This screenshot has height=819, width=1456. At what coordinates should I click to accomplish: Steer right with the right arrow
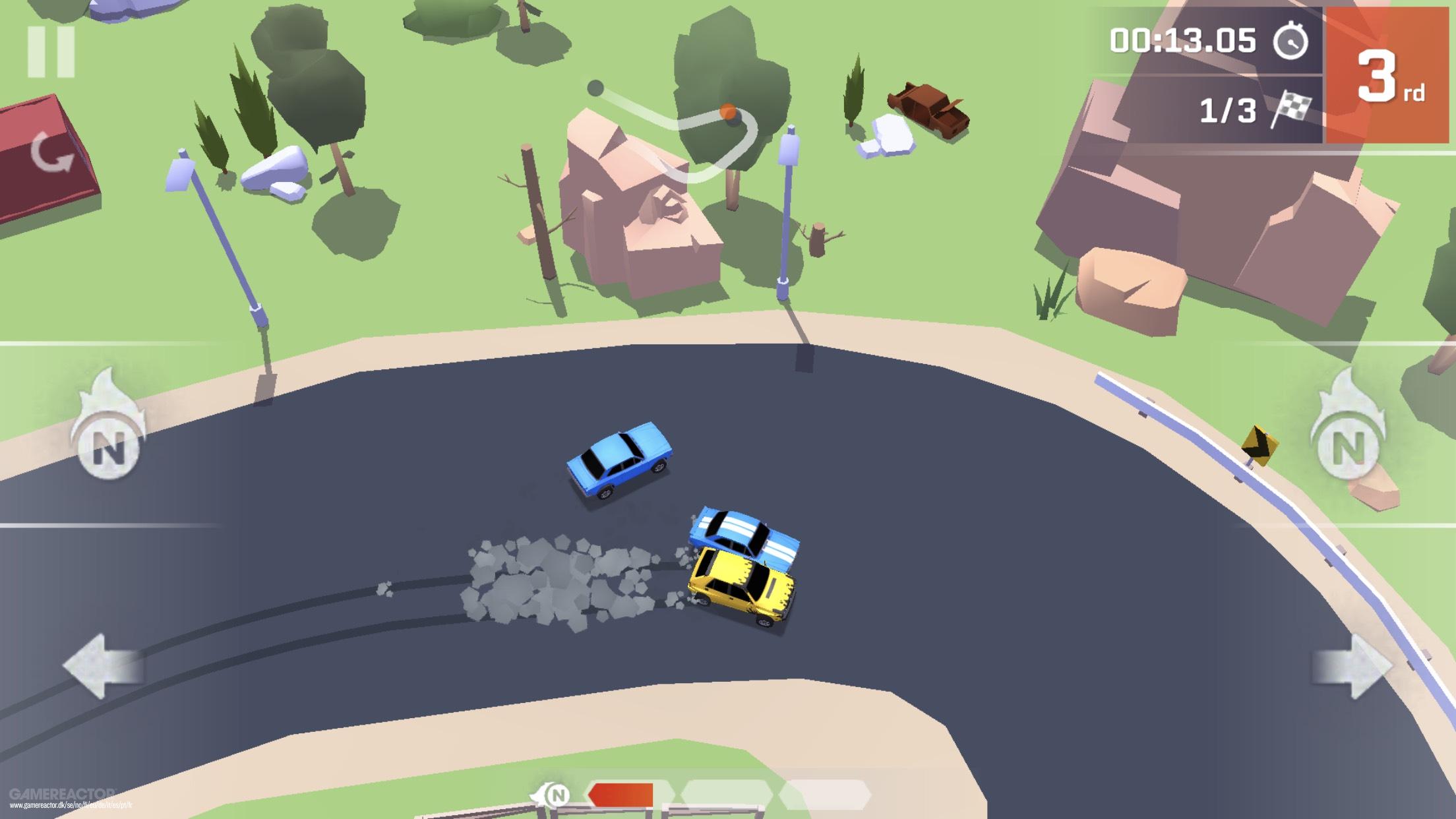pyautogui.click(x=1352, y=665)
